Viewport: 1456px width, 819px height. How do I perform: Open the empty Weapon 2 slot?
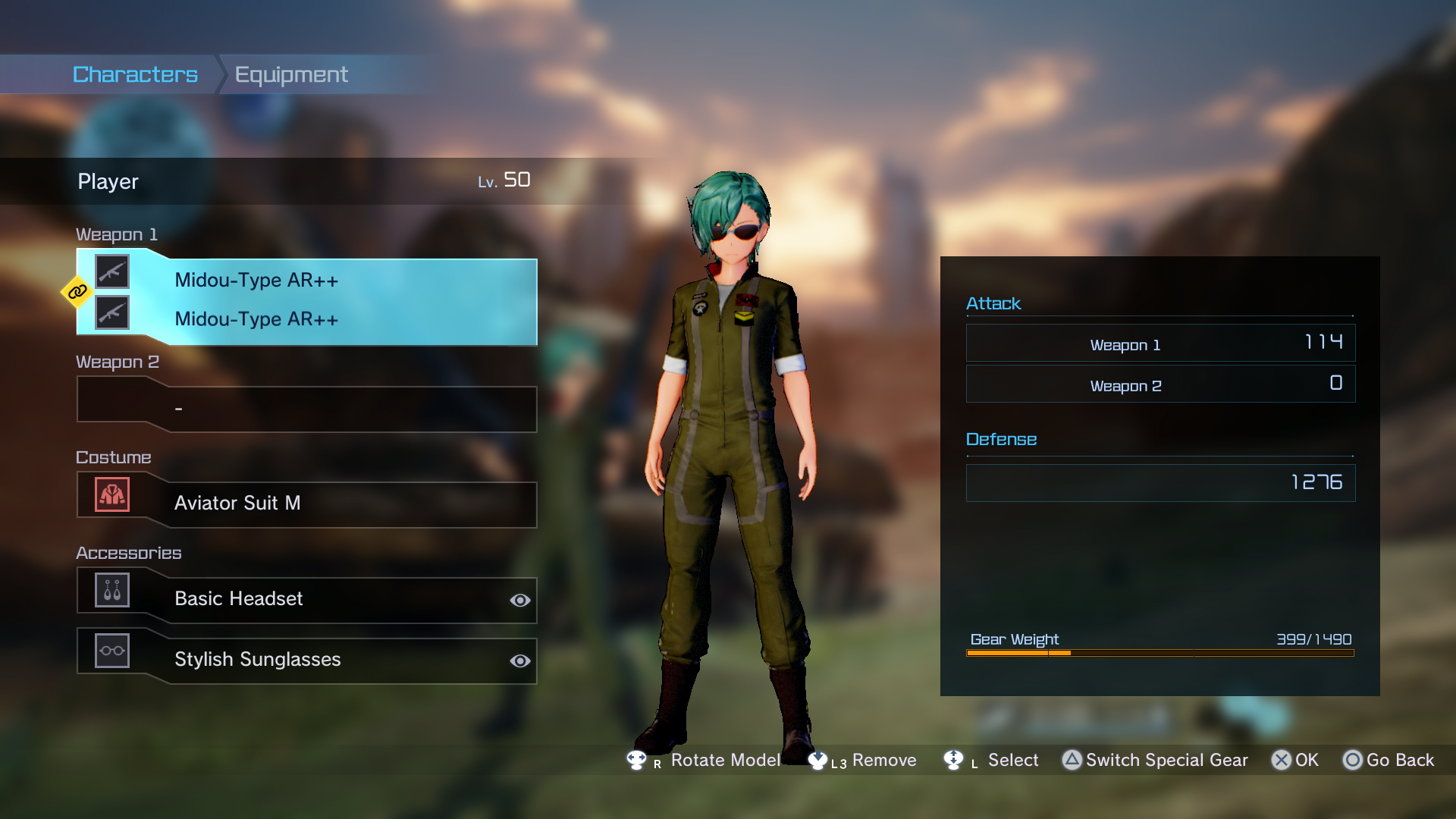point(306,409)
